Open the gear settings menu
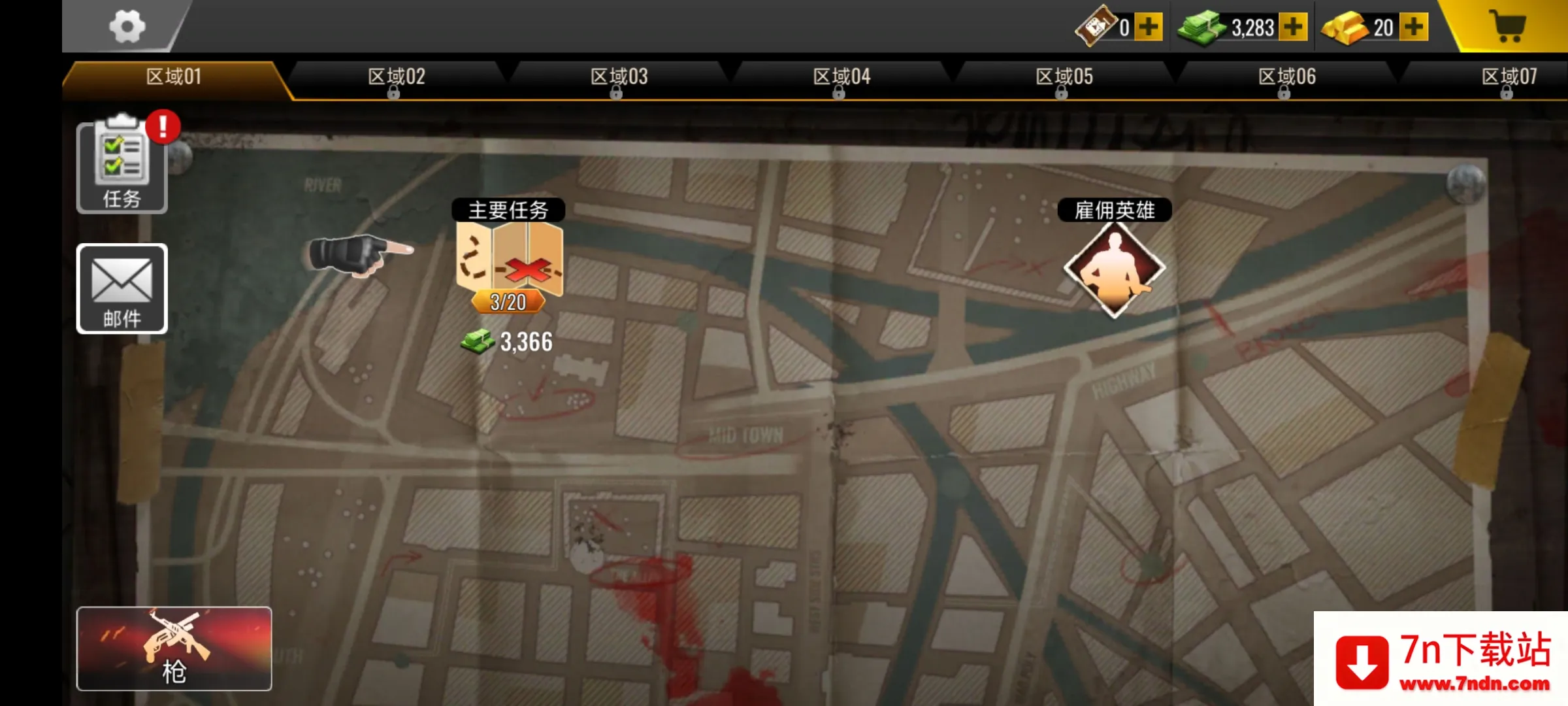Screen dimensions: 1568x706 127,27
